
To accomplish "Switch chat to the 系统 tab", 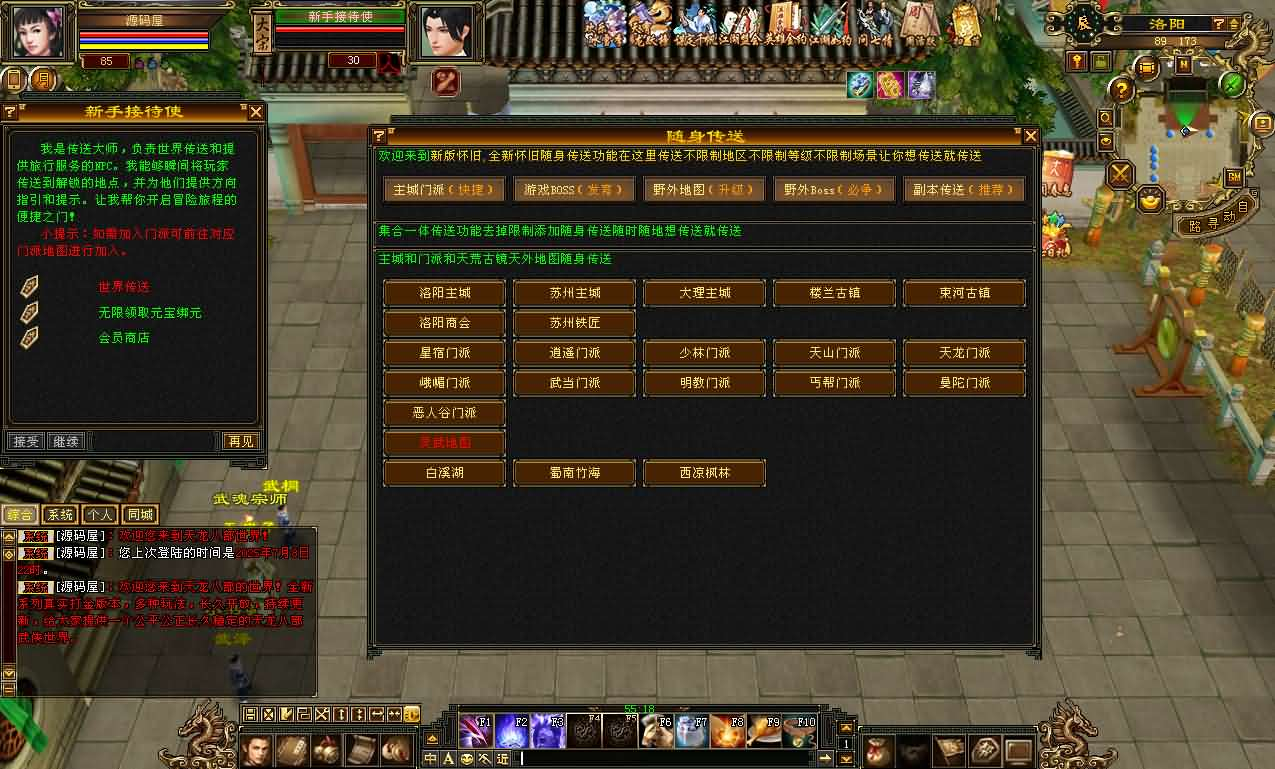I will click(60, 515).
